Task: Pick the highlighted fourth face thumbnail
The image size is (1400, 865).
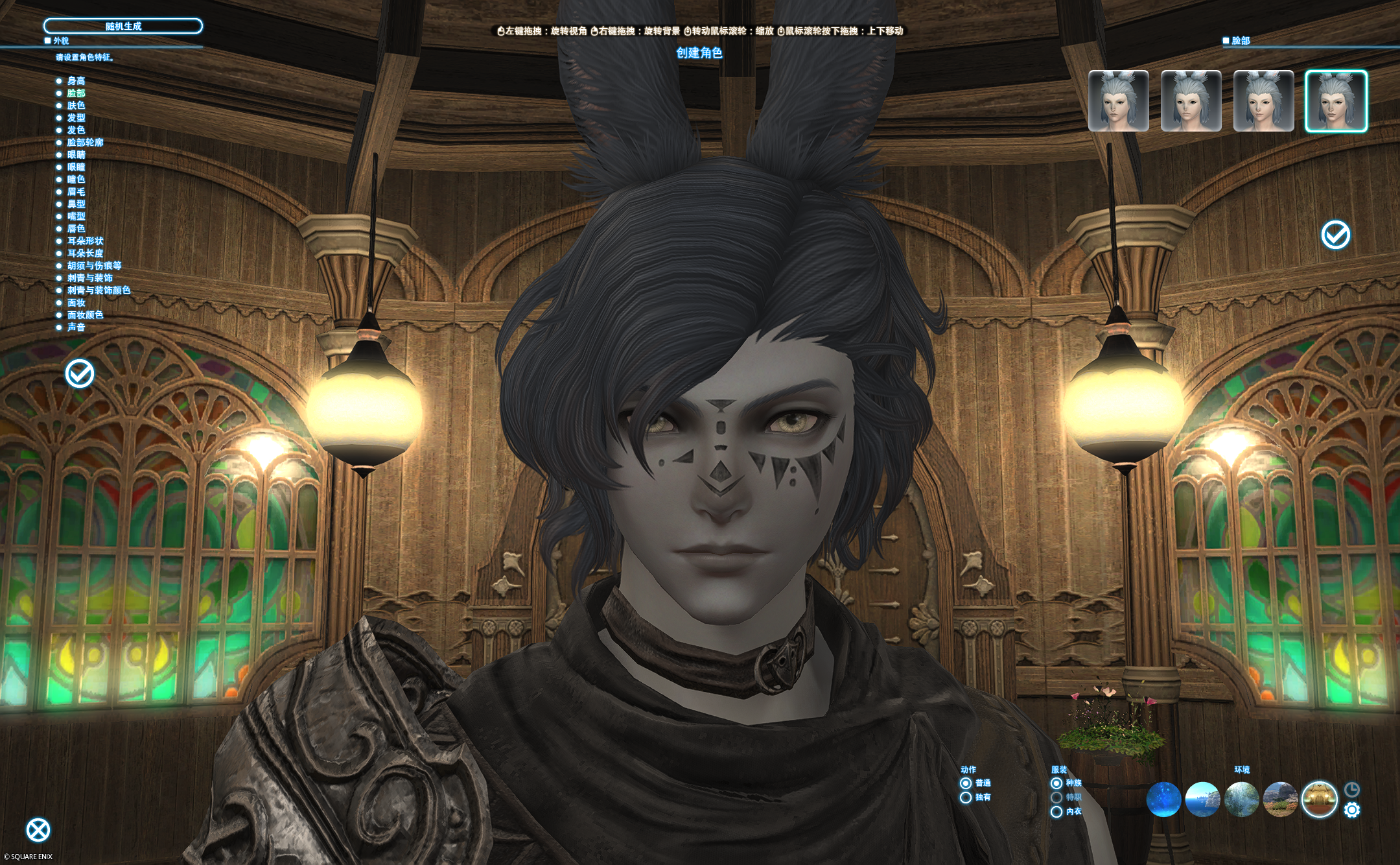Action: (1336, 101)
